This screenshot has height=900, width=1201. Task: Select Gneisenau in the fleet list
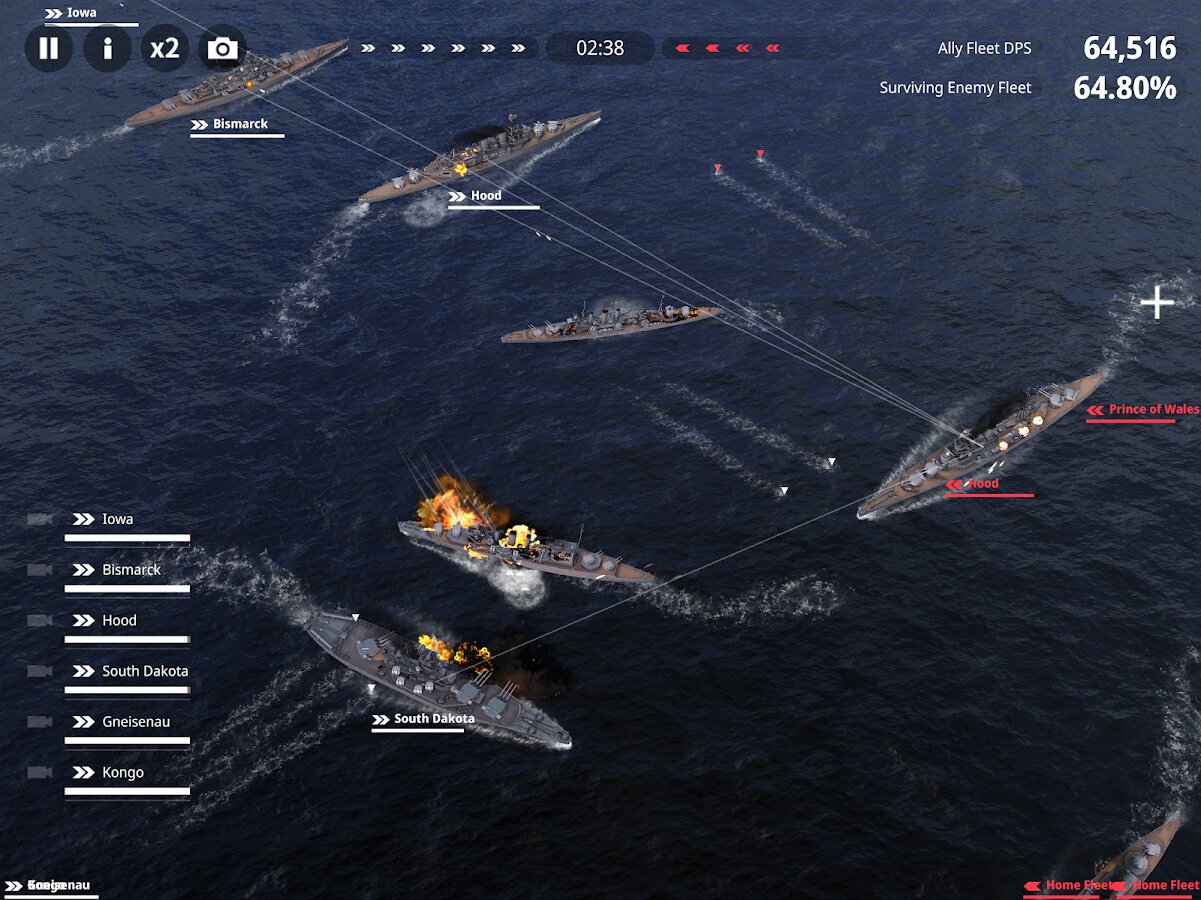135,722
